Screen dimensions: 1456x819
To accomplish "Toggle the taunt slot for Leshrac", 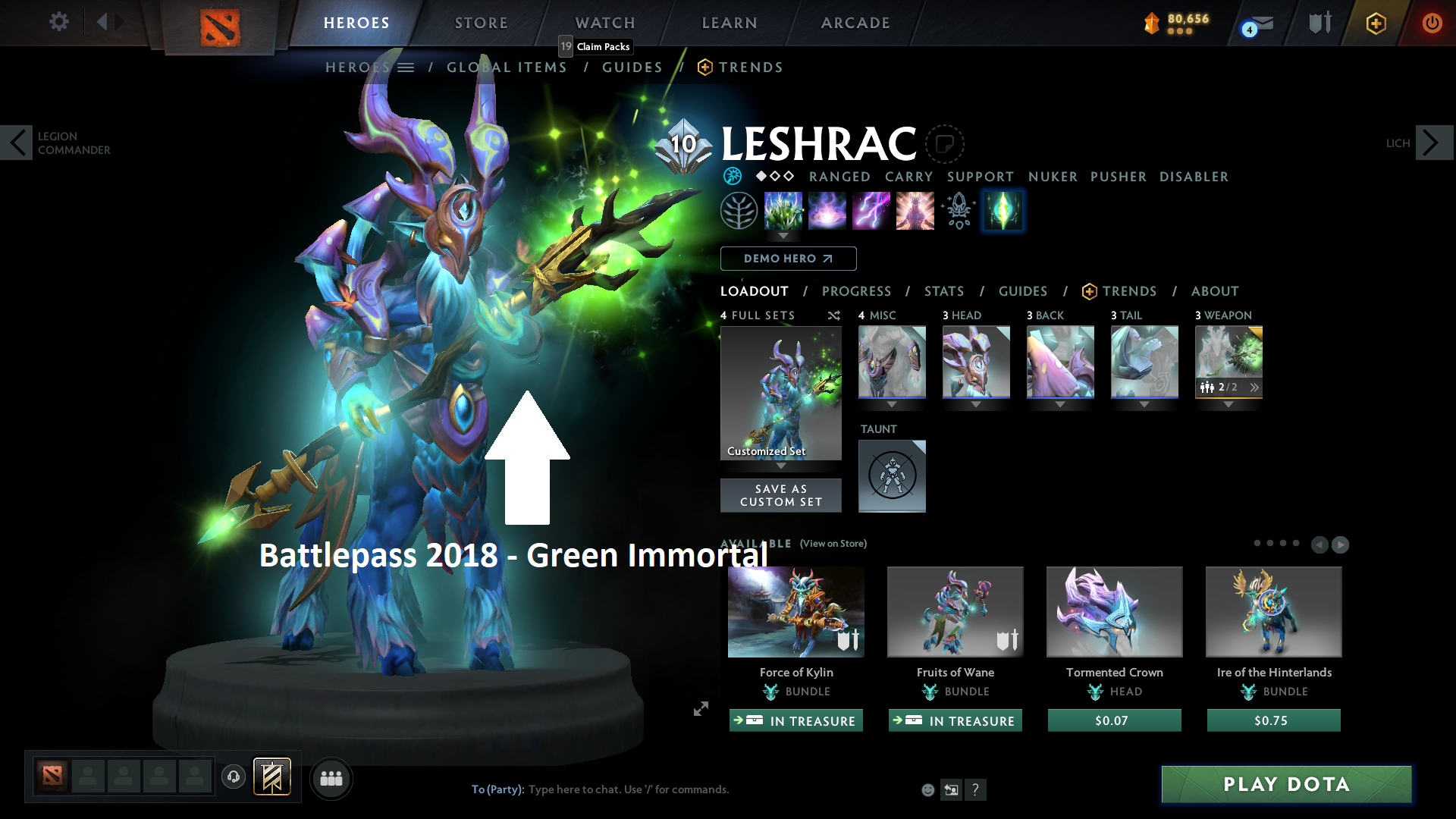I will (892, 475).
